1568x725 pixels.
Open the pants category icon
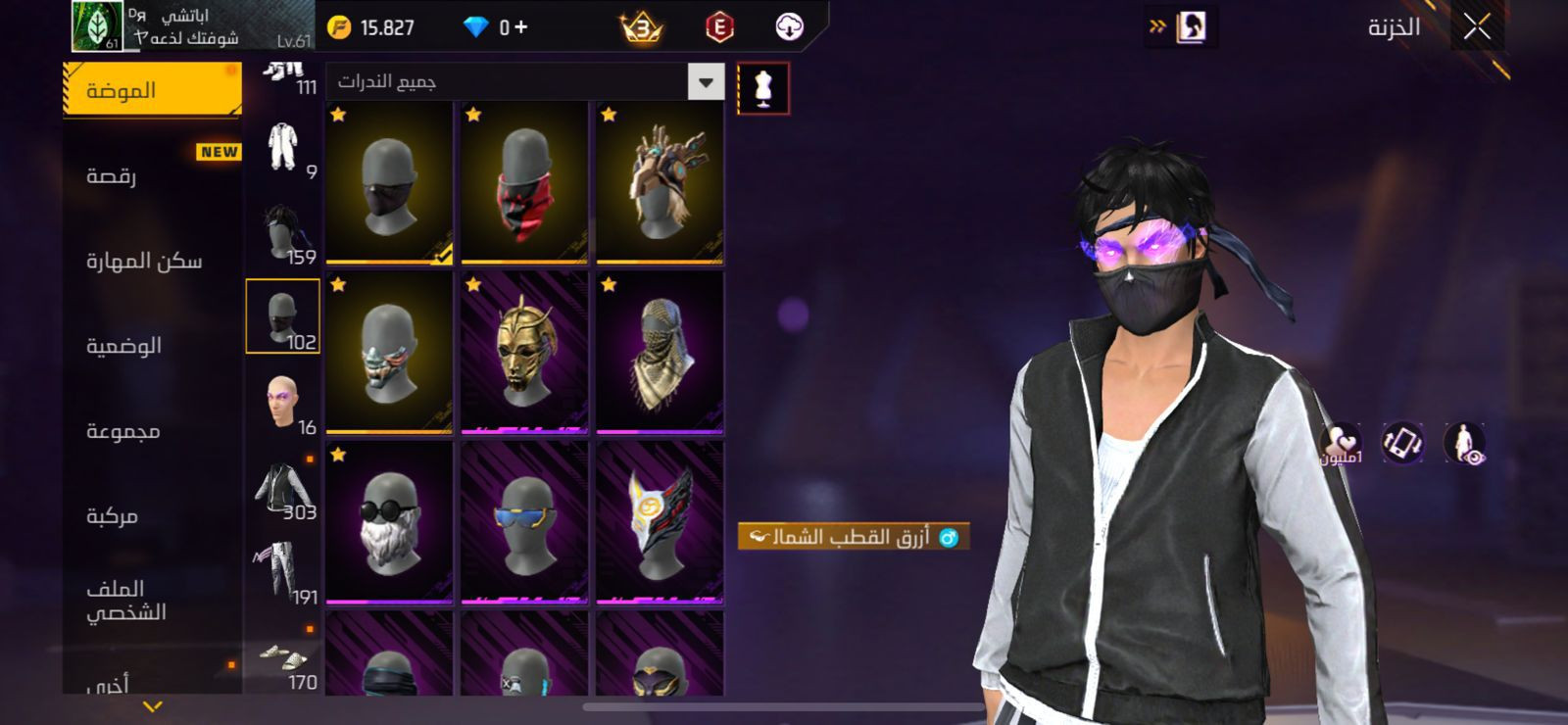(283, 572)
